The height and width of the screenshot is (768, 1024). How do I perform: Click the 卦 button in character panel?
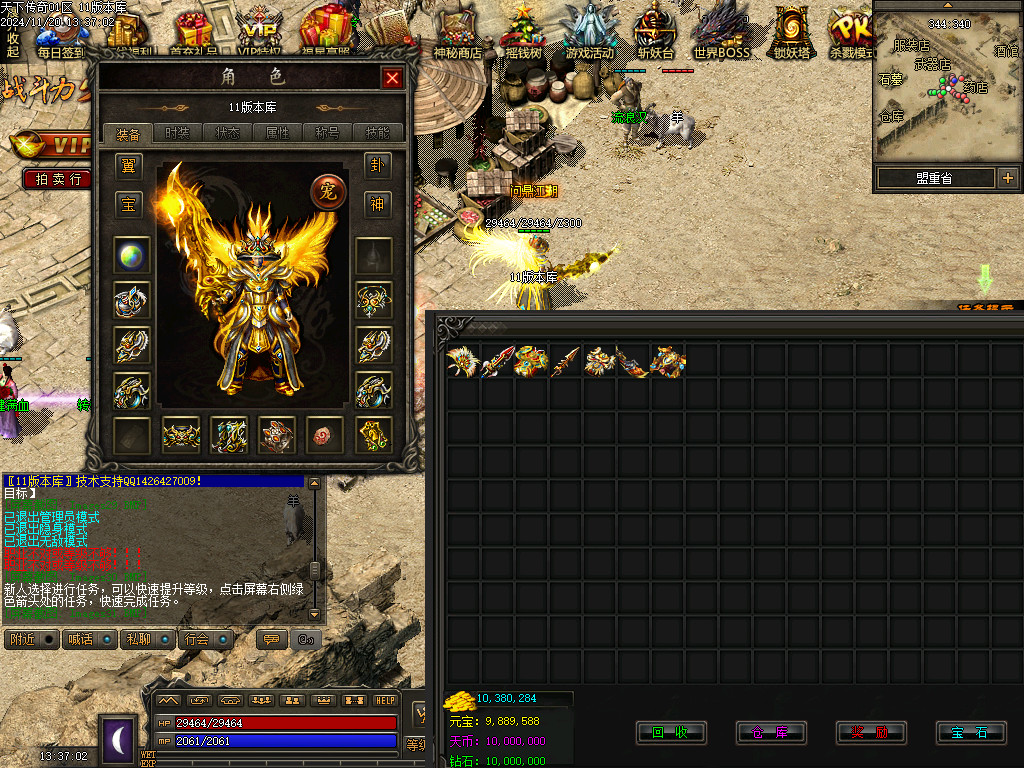tap(378, 165)
